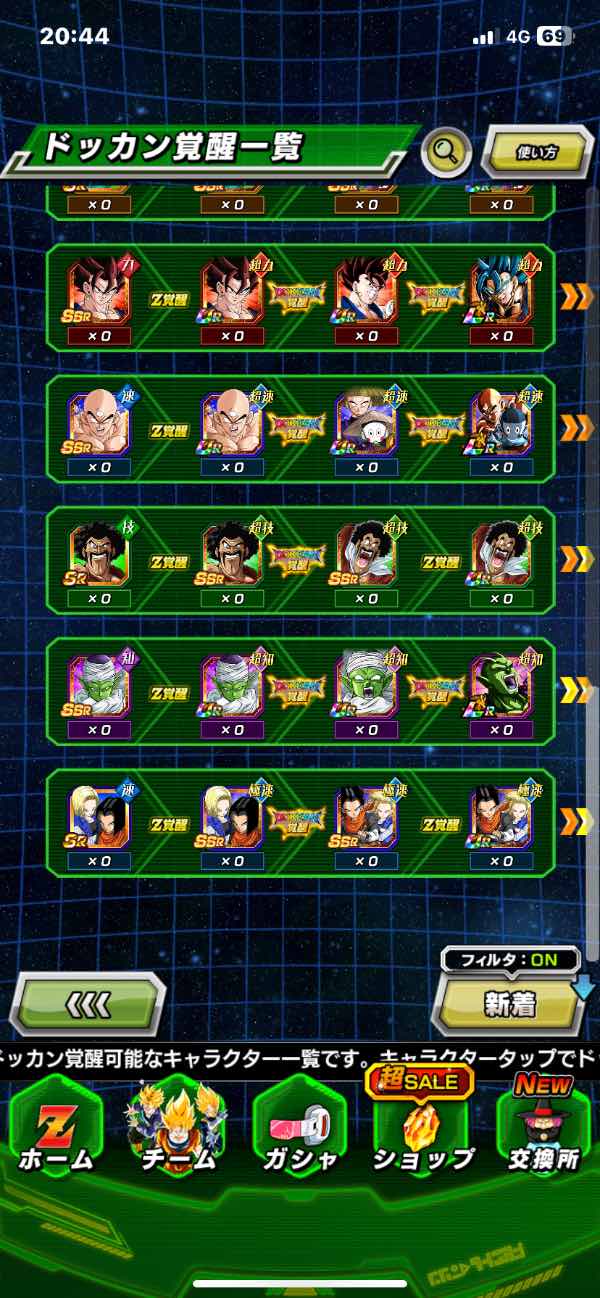Change sorting with the 新着 button
The height and width of the screenshot is (1298, 600).
pyautogui.click(x=510, y=1004)
